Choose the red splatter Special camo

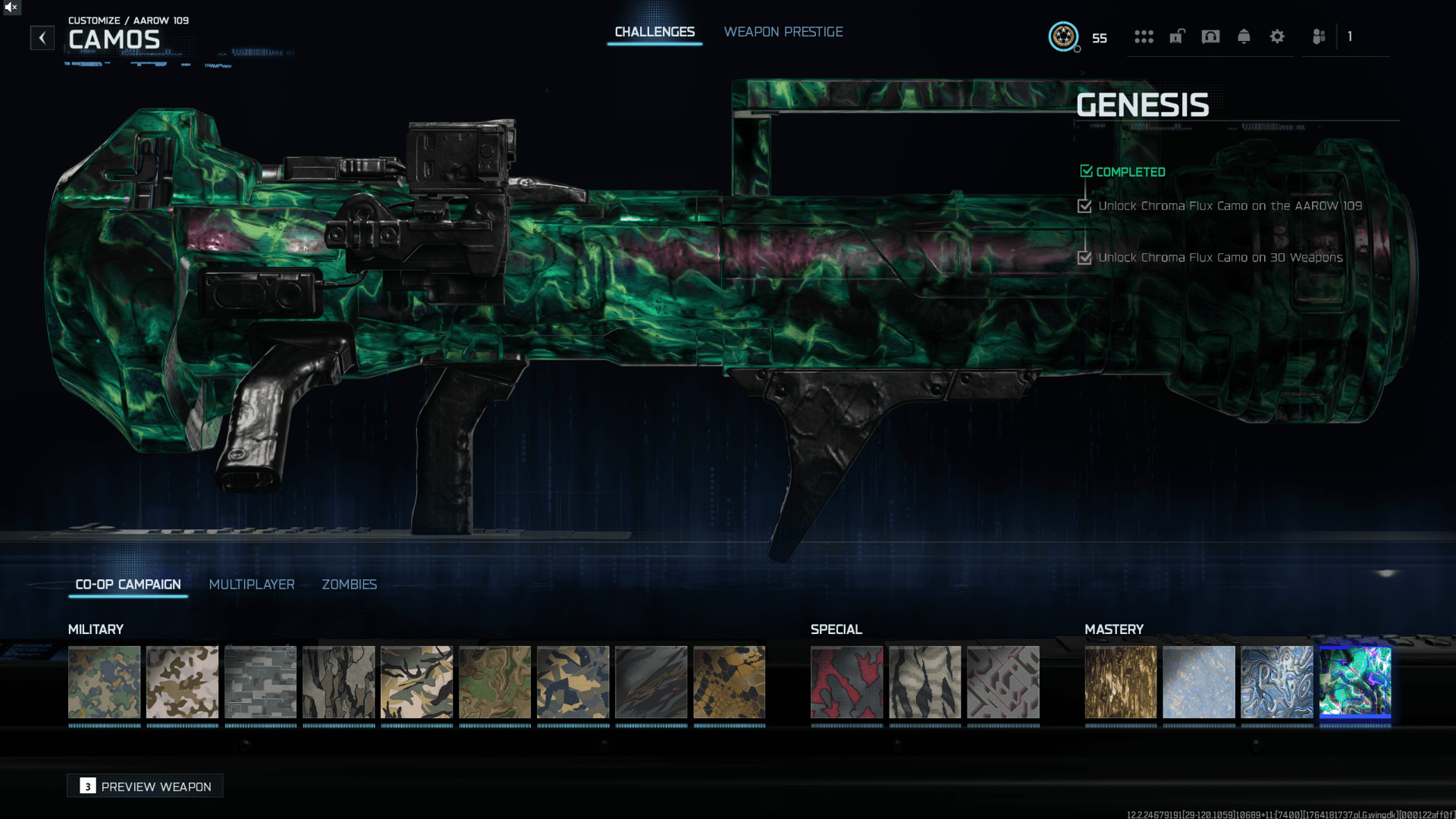(846, 682)
